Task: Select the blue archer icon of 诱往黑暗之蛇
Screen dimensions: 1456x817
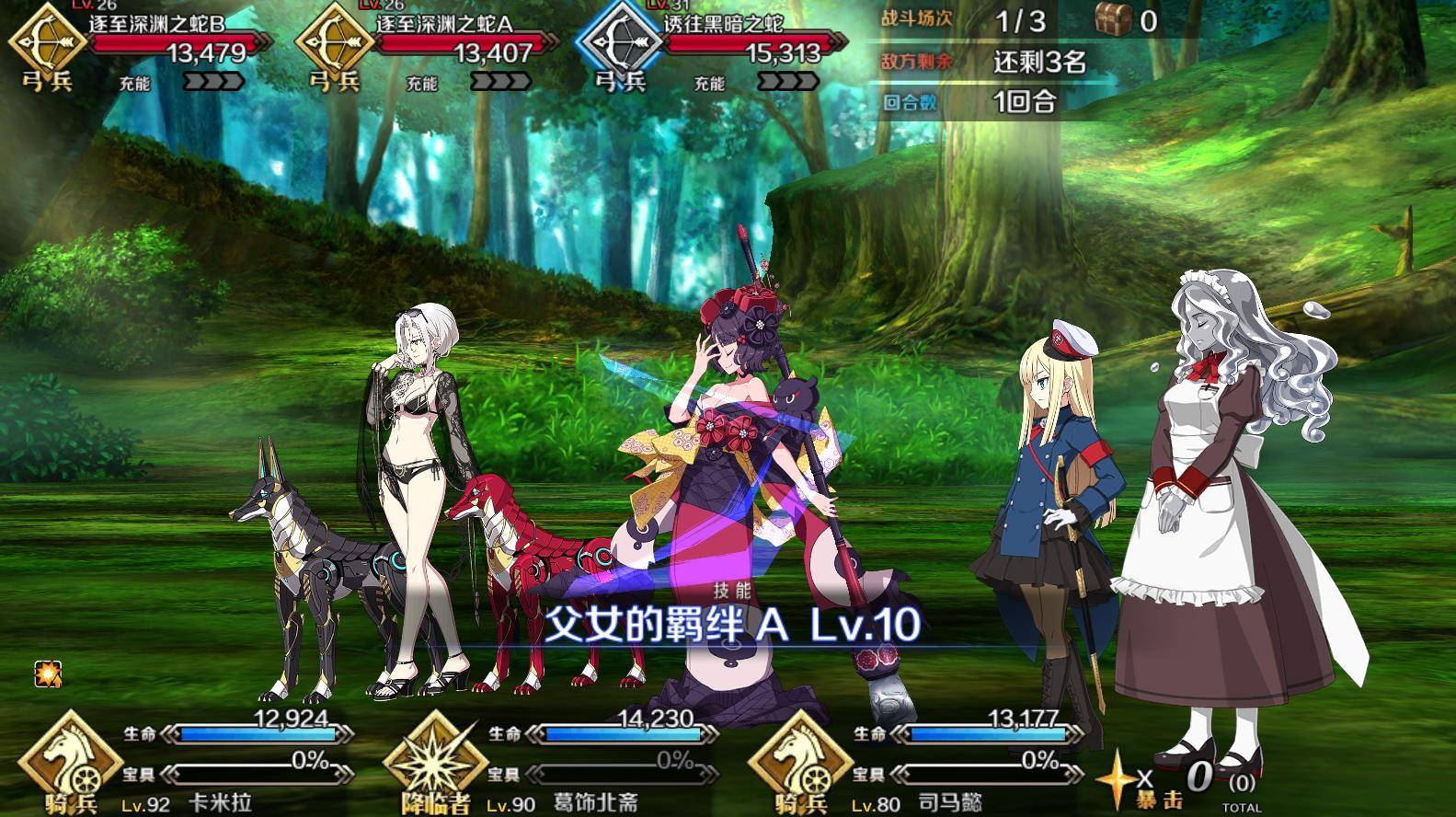Action: (622, 43)
